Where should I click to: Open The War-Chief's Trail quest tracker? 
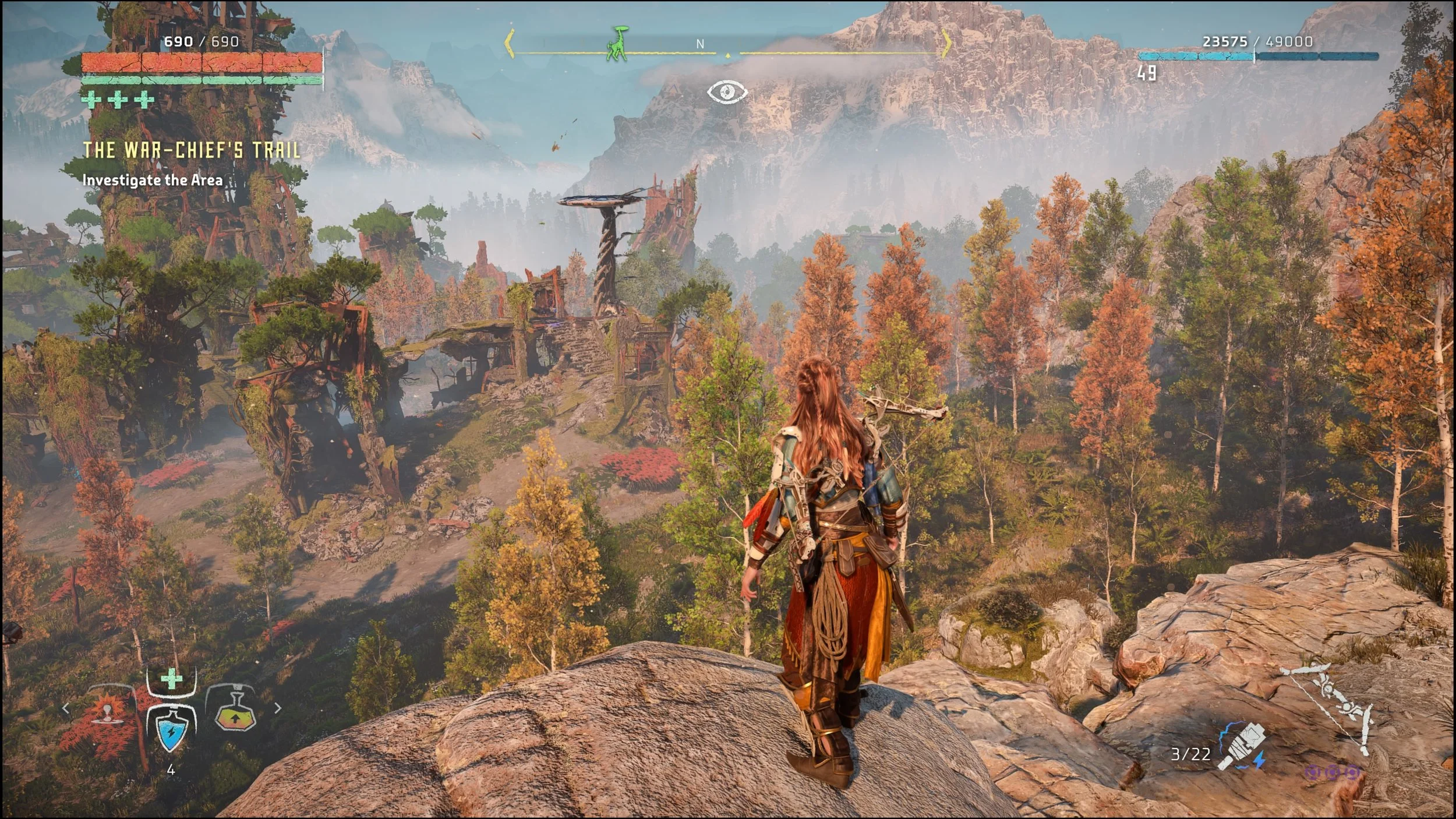192,150
